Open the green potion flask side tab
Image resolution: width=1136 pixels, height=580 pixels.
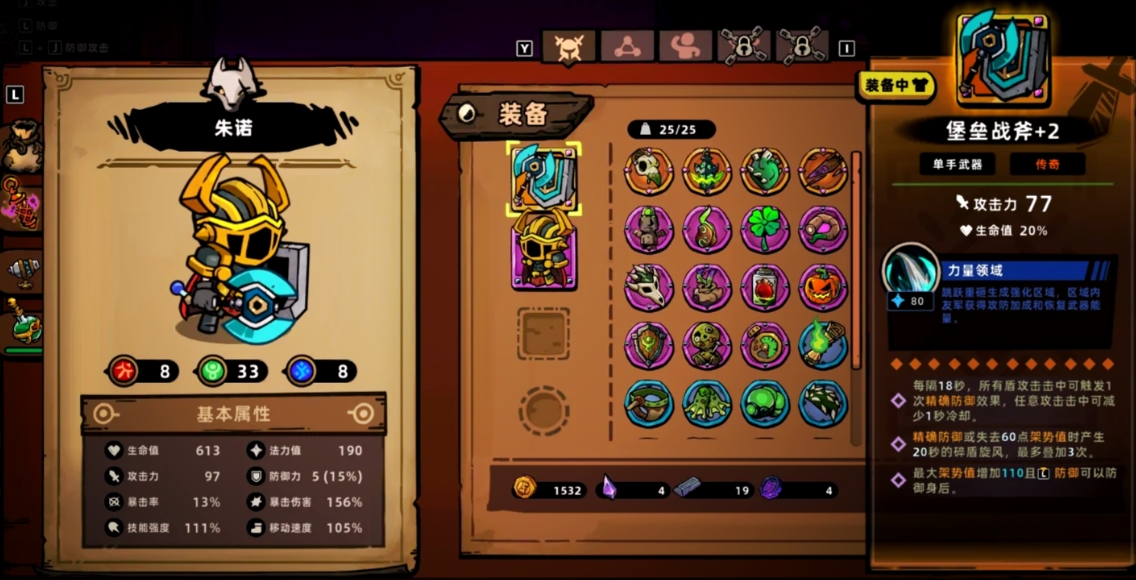[x=20, y=322]
